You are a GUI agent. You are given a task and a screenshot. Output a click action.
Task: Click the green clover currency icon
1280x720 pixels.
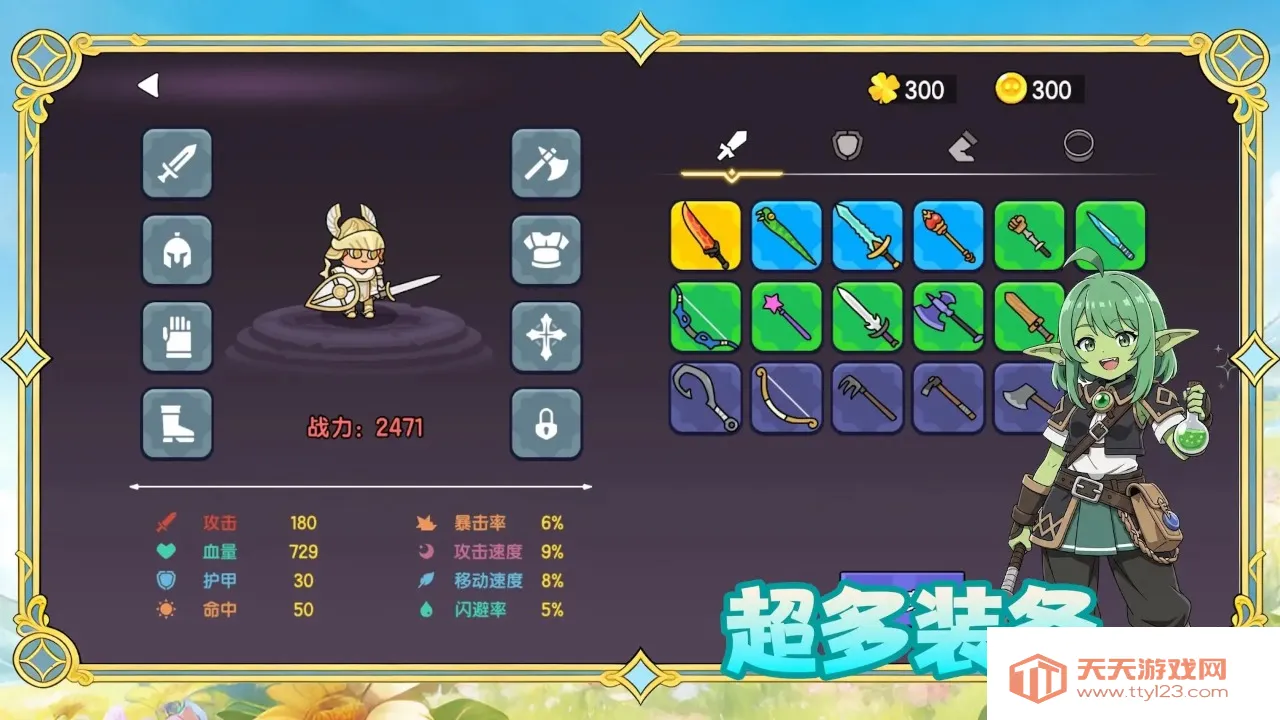[884, 90]
